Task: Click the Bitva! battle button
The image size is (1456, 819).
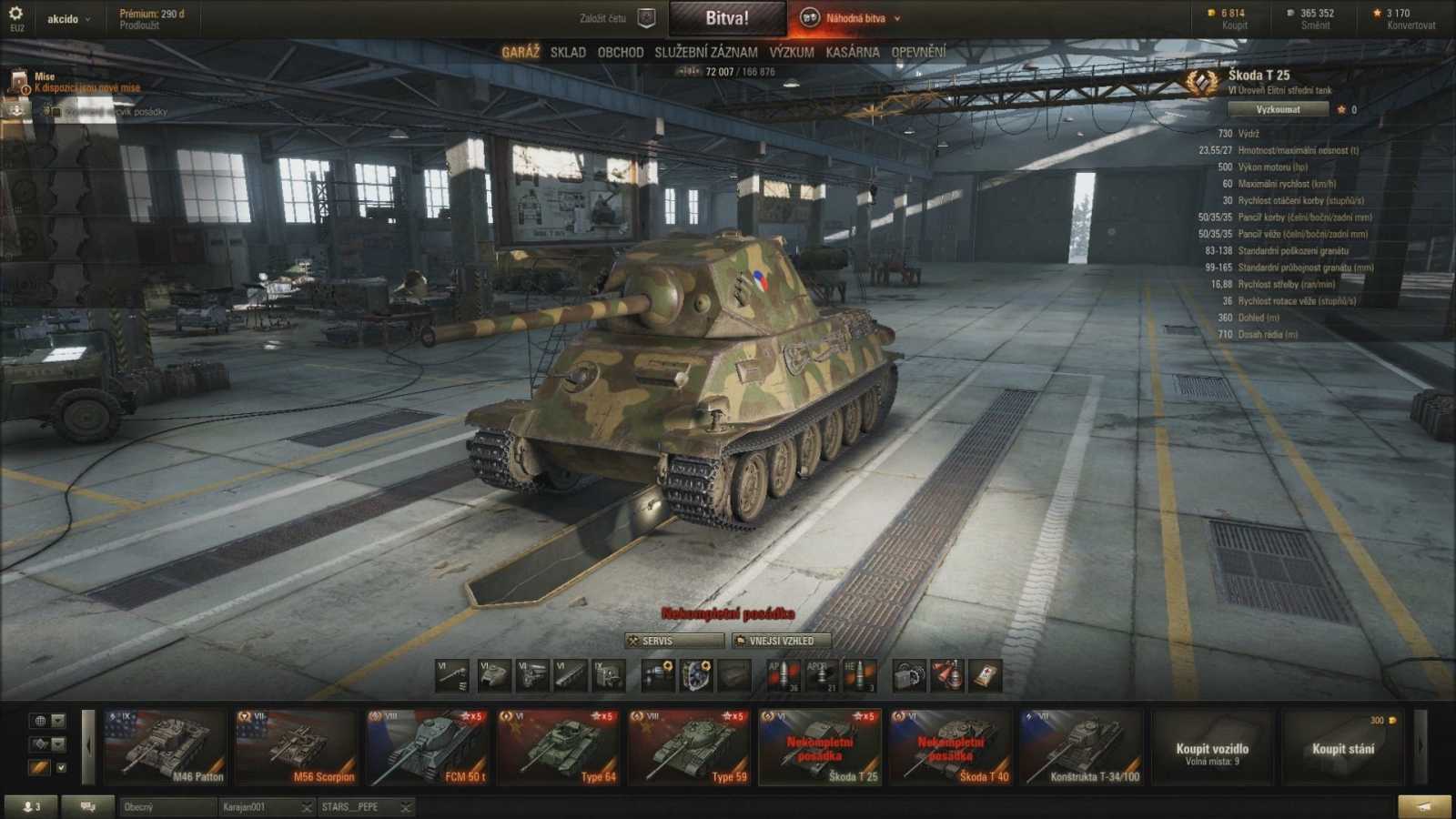Action: point(727,16)
